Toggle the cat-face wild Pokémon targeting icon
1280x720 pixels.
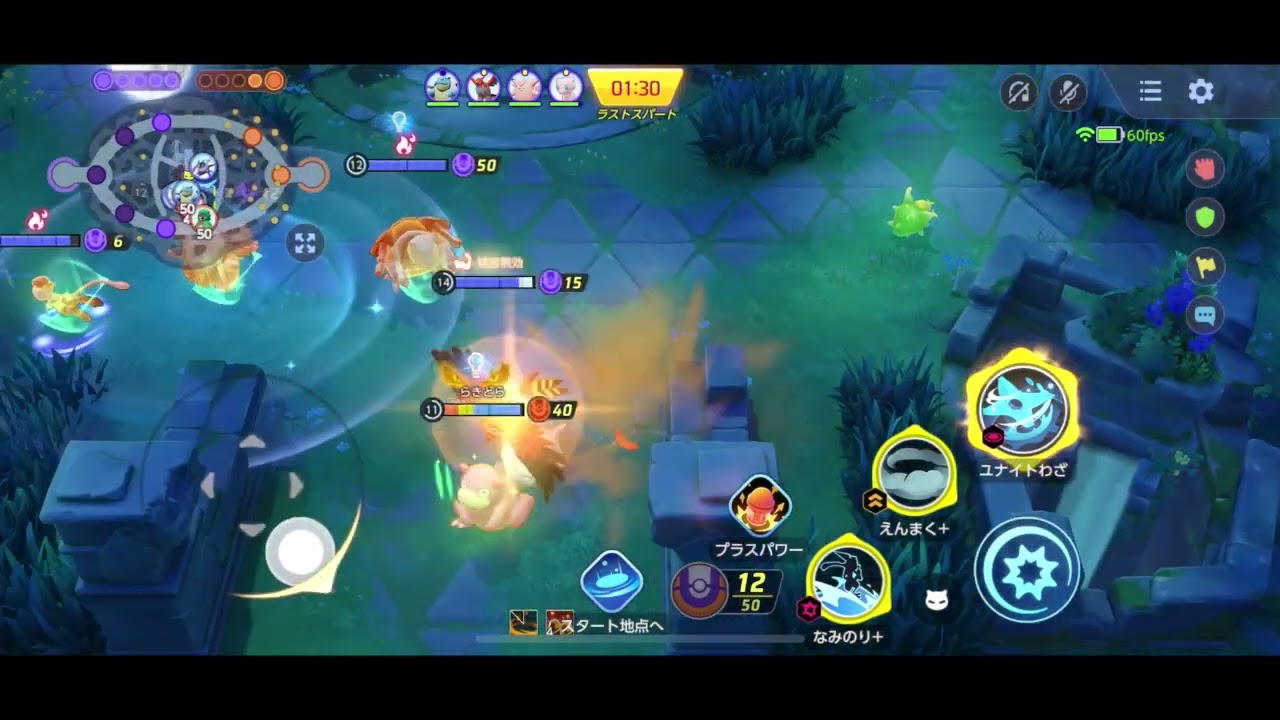[x=937, y=600]
